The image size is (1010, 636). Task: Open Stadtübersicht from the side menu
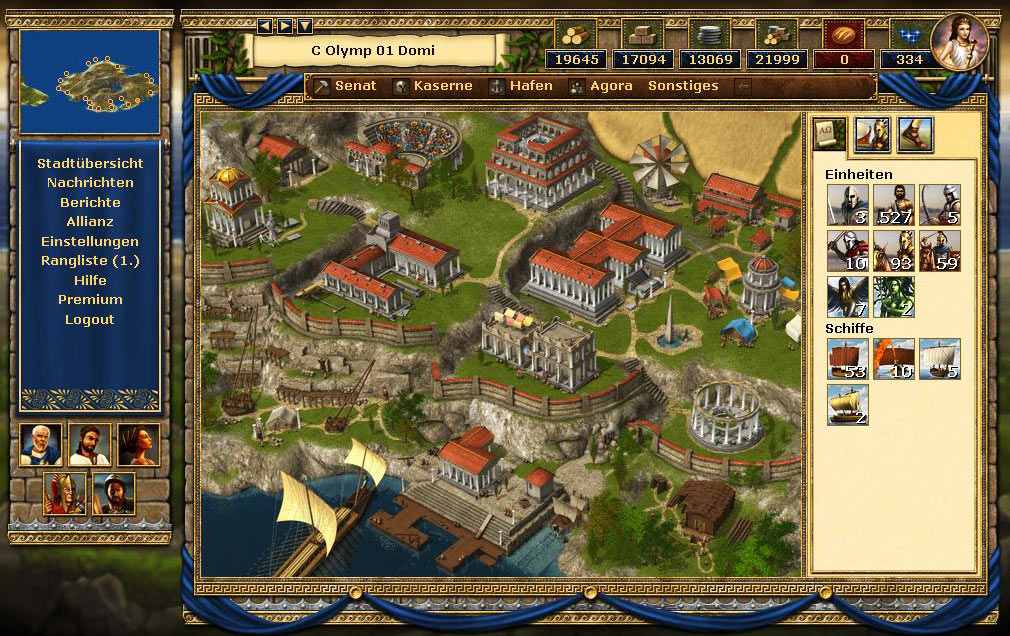90,163
